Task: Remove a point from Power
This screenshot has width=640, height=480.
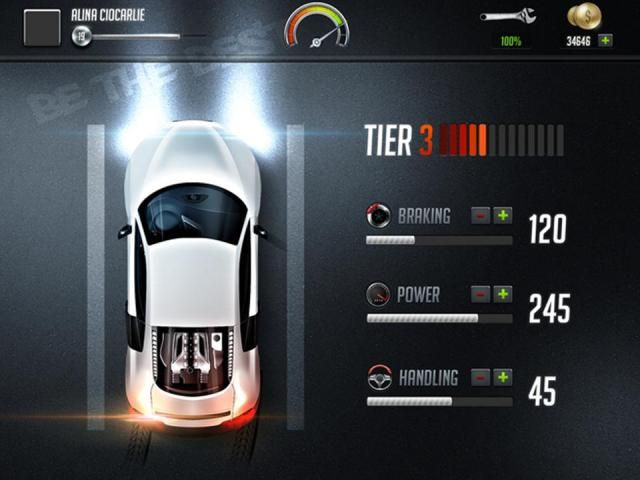Action: tap(481, 294)
